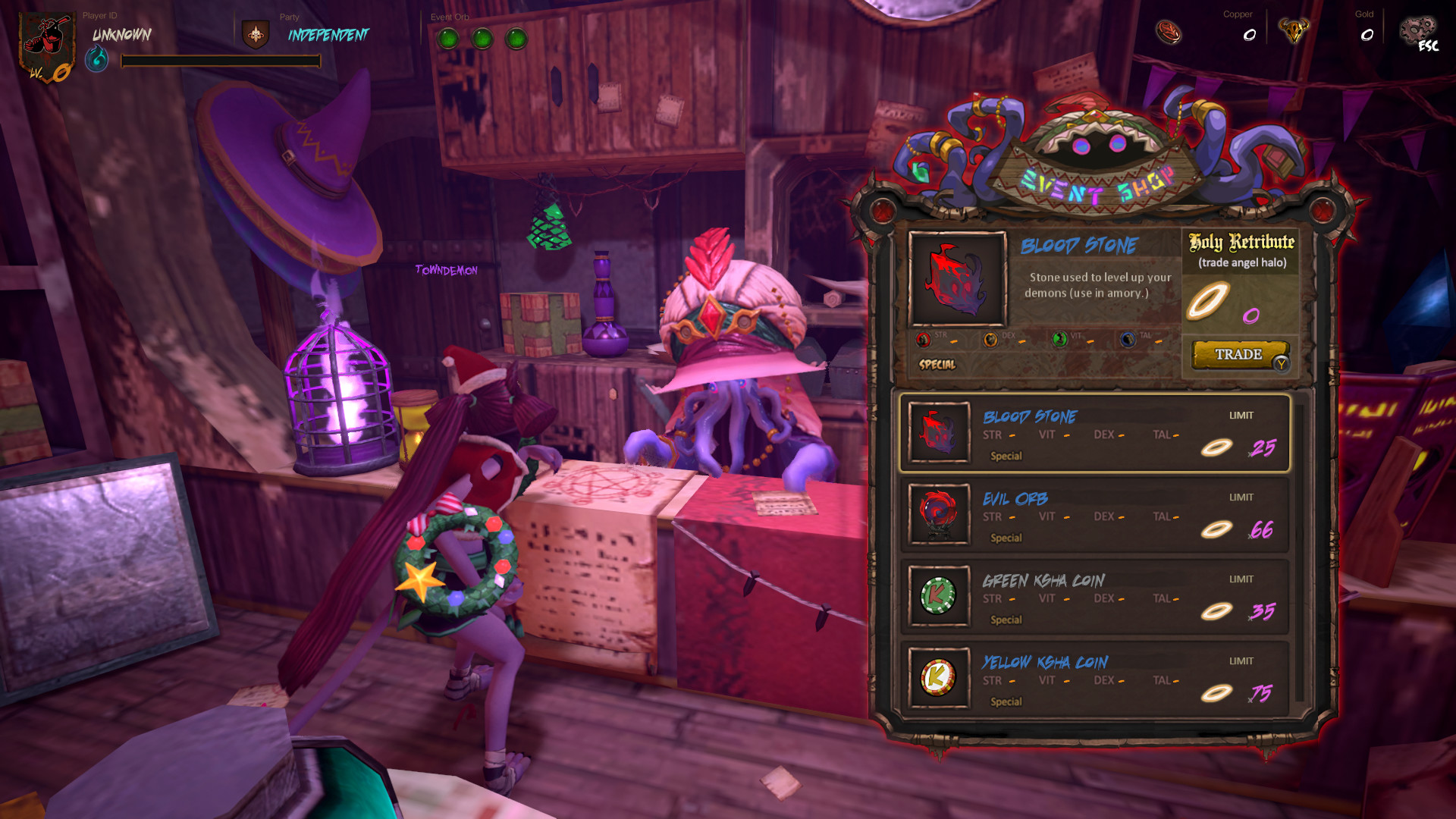Click the VIT stat icon in the item details
This screenshot has width=1456, height=819.
[1060, 340]
